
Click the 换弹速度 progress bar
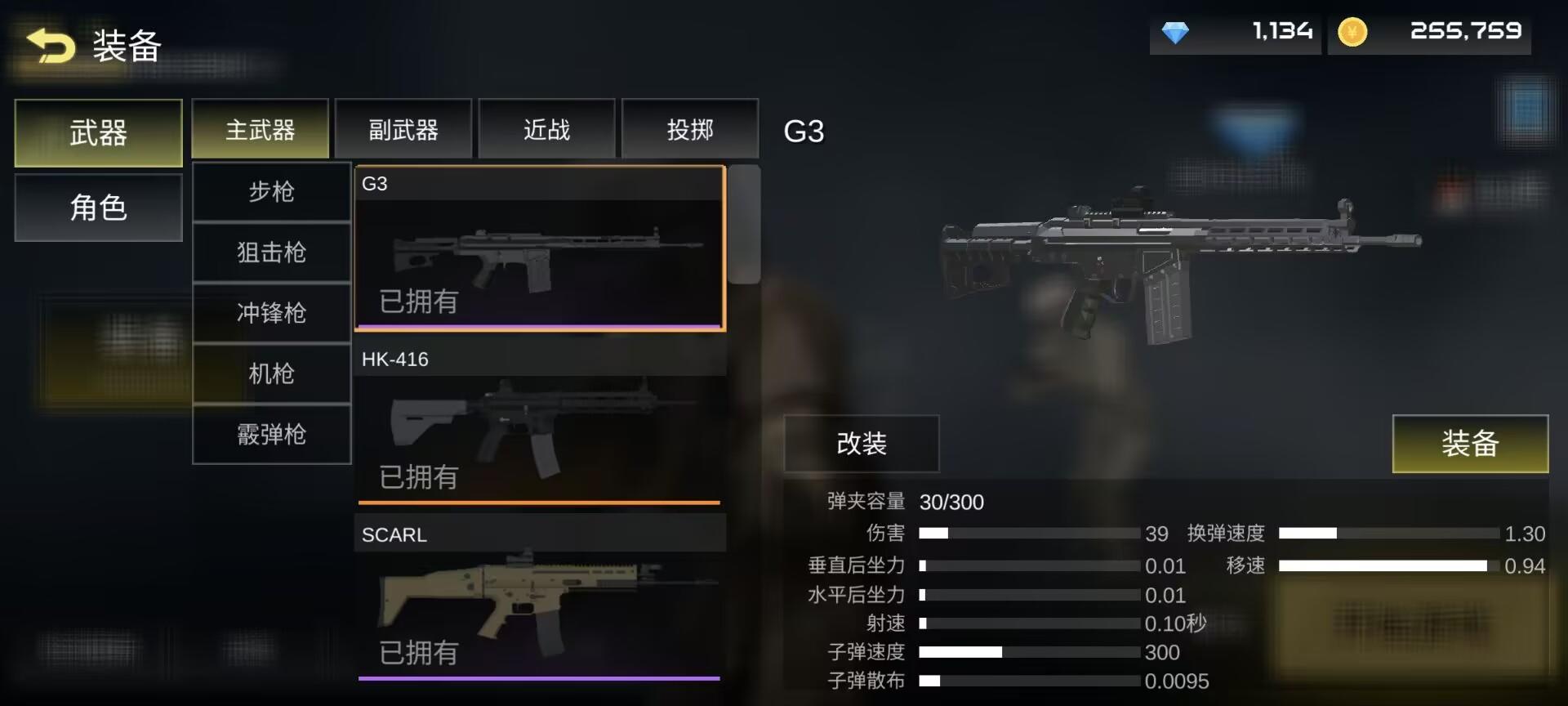pos(1388,534)
